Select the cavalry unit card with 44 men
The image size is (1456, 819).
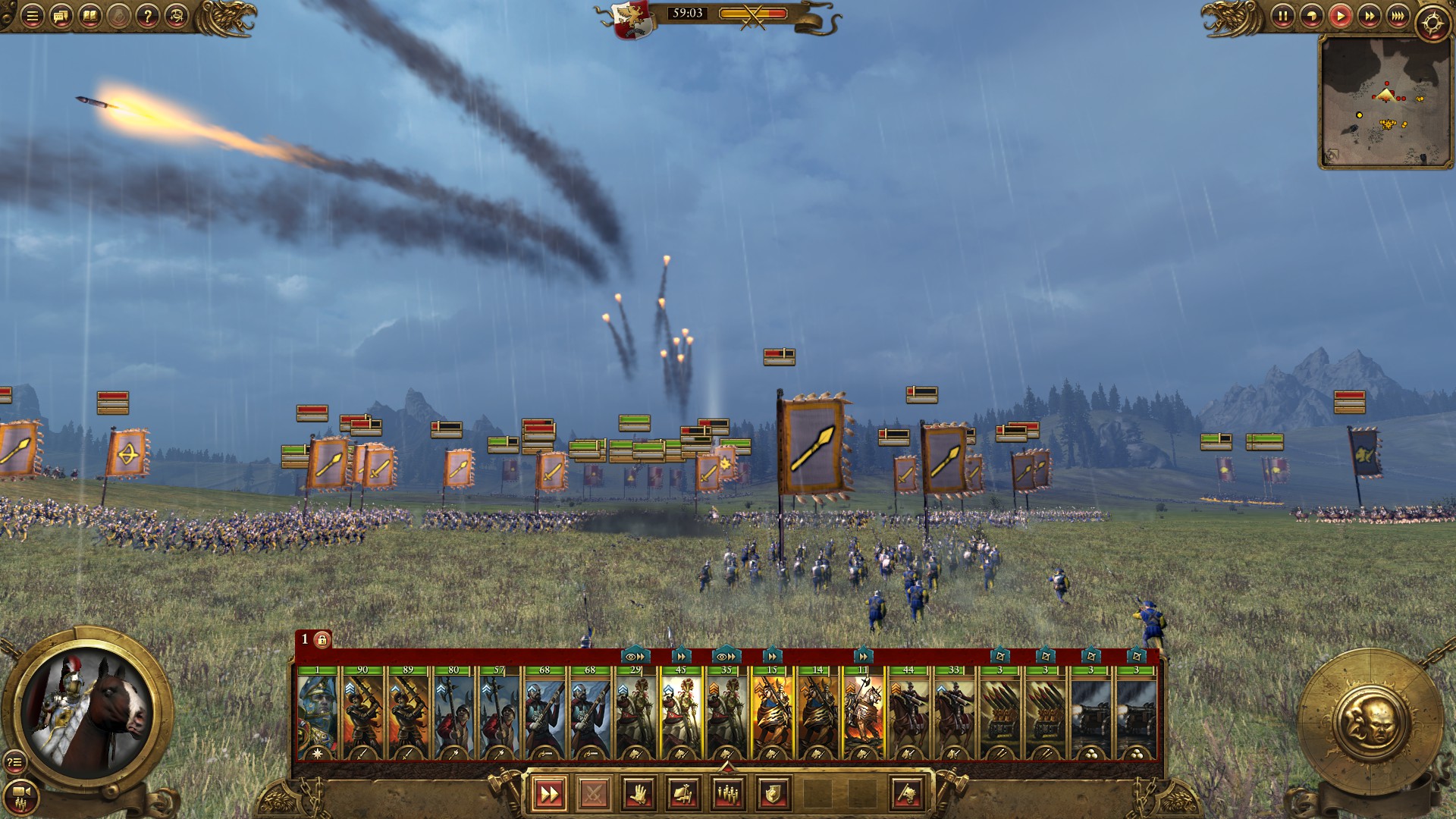908,713
